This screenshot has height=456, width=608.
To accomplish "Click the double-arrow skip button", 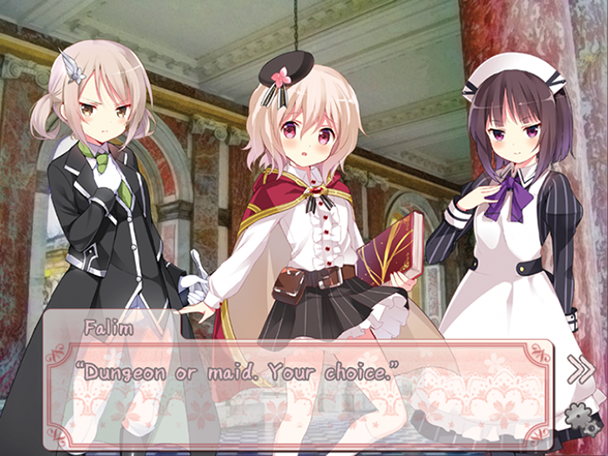I will [580, 370].
